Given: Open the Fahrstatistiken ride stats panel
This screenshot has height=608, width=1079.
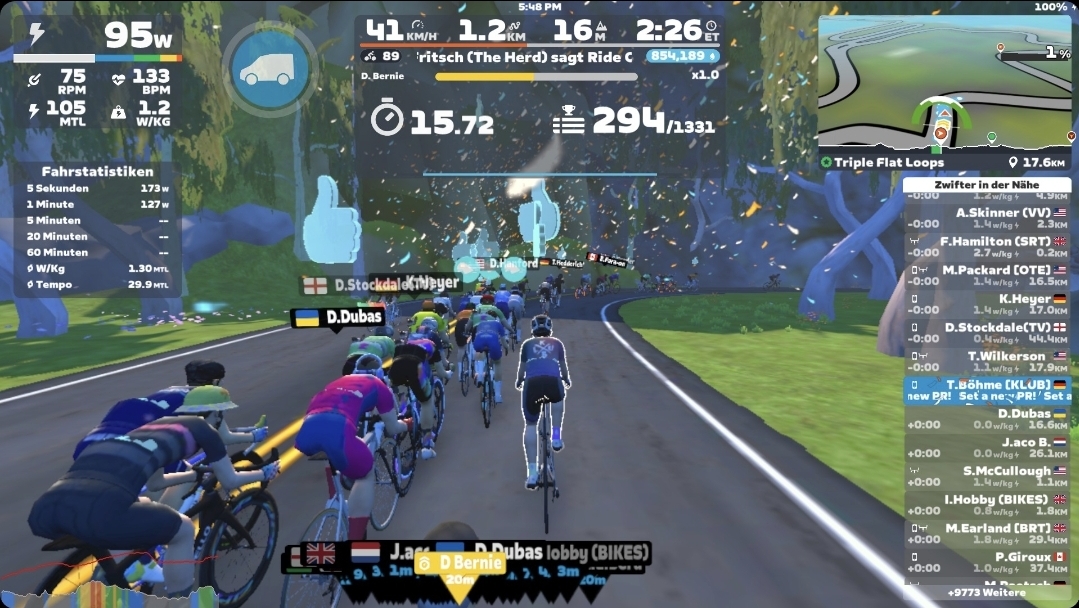Looking at the screenshot, I should 97,228.
